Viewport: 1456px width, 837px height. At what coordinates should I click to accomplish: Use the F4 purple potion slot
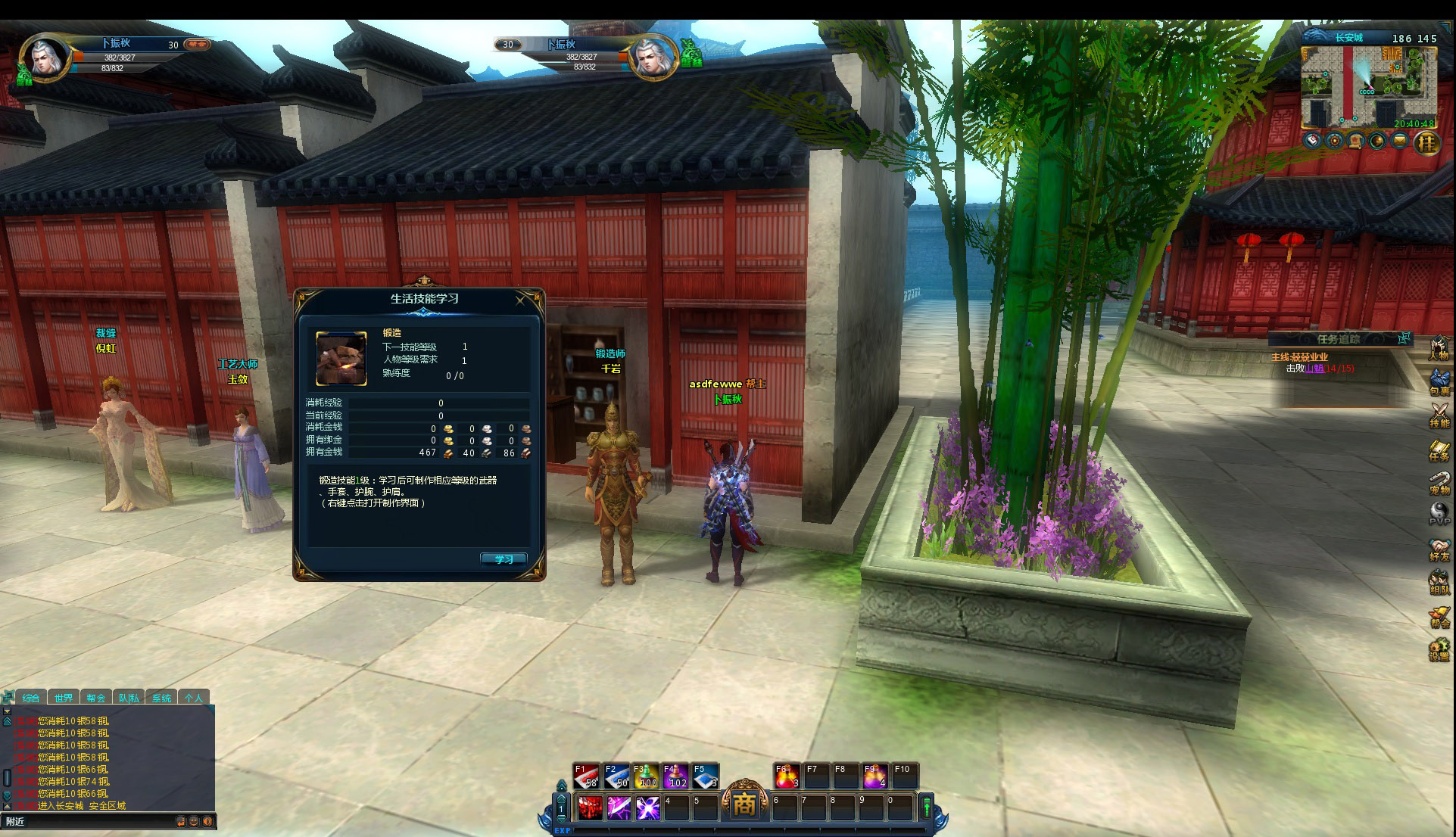coord(675,776)
